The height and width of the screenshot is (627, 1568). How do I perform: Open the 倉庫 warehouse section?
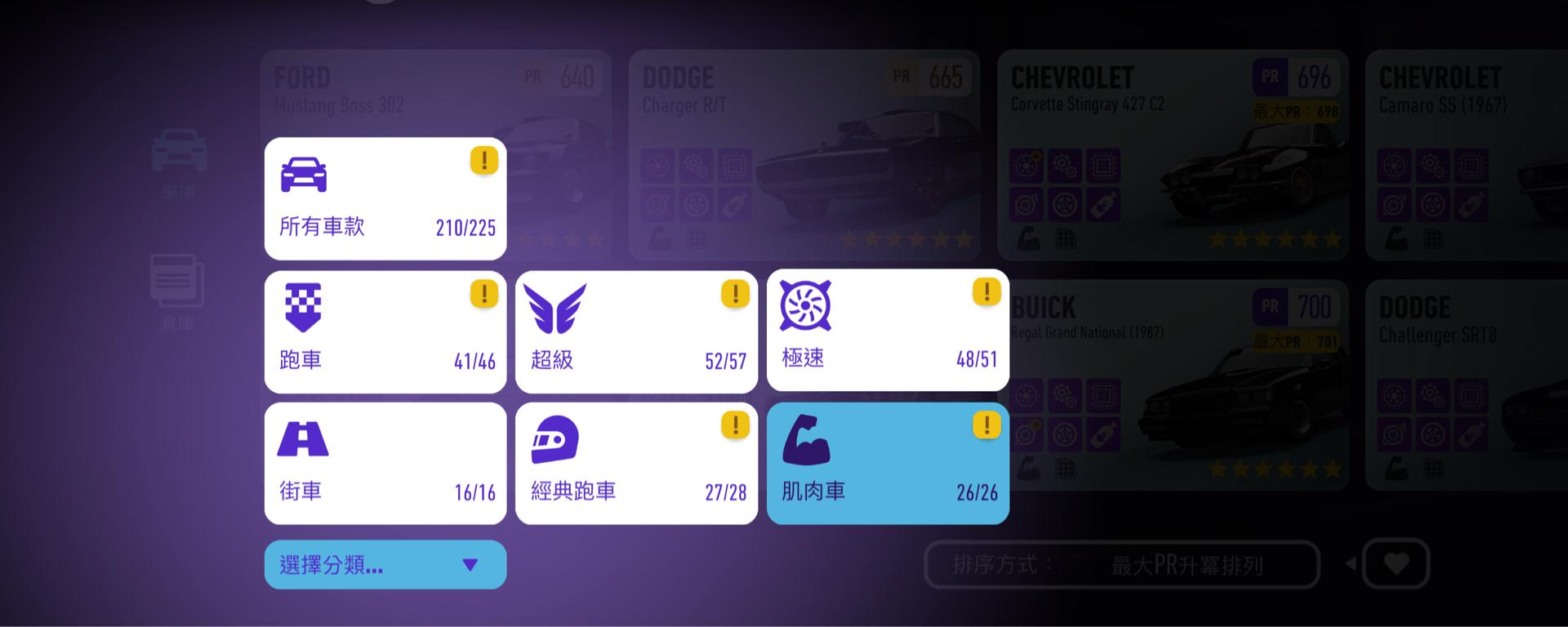point(179,282)
